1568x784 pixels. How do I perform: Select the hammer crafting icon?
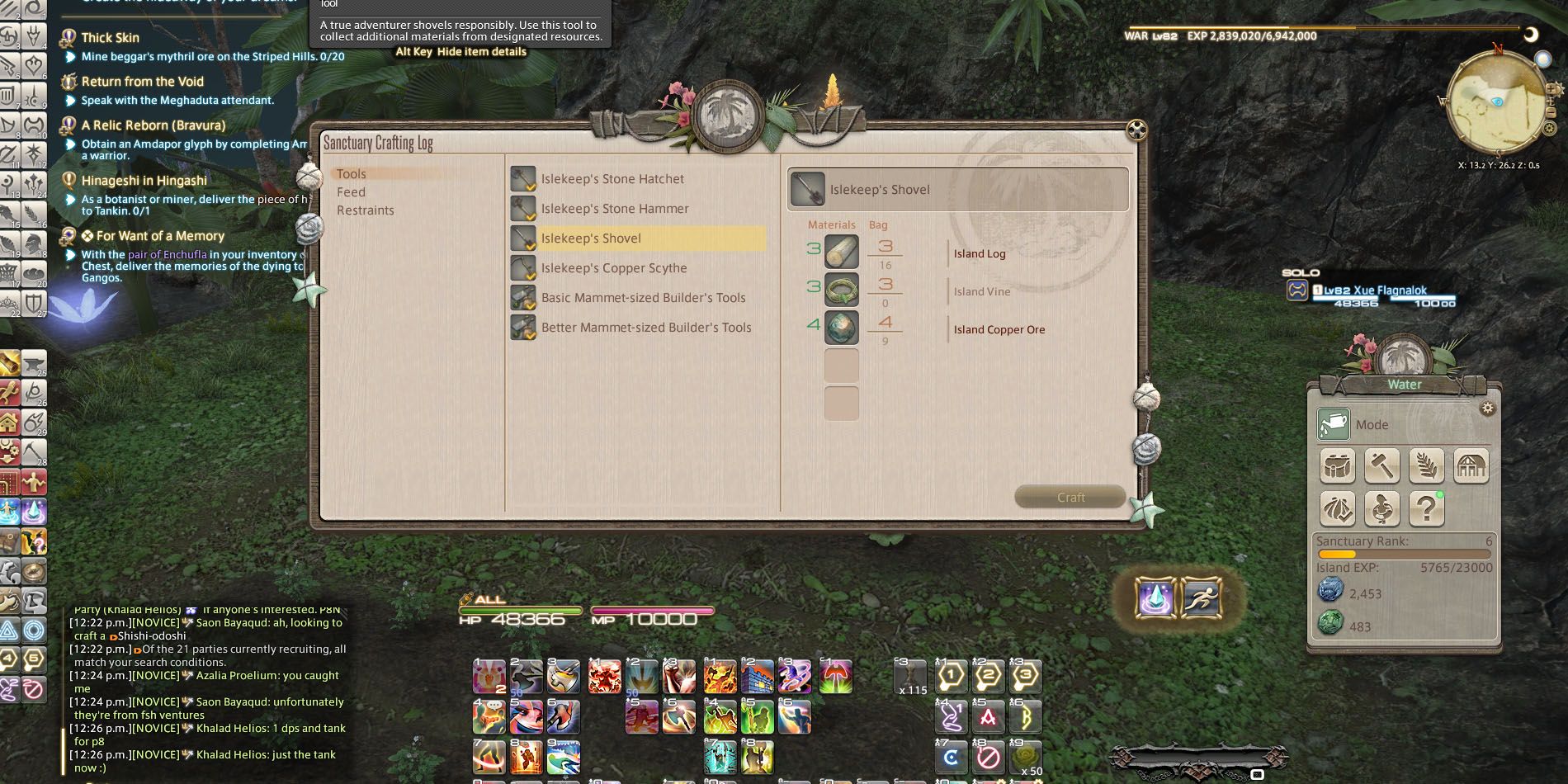[x=1382, y=465]
